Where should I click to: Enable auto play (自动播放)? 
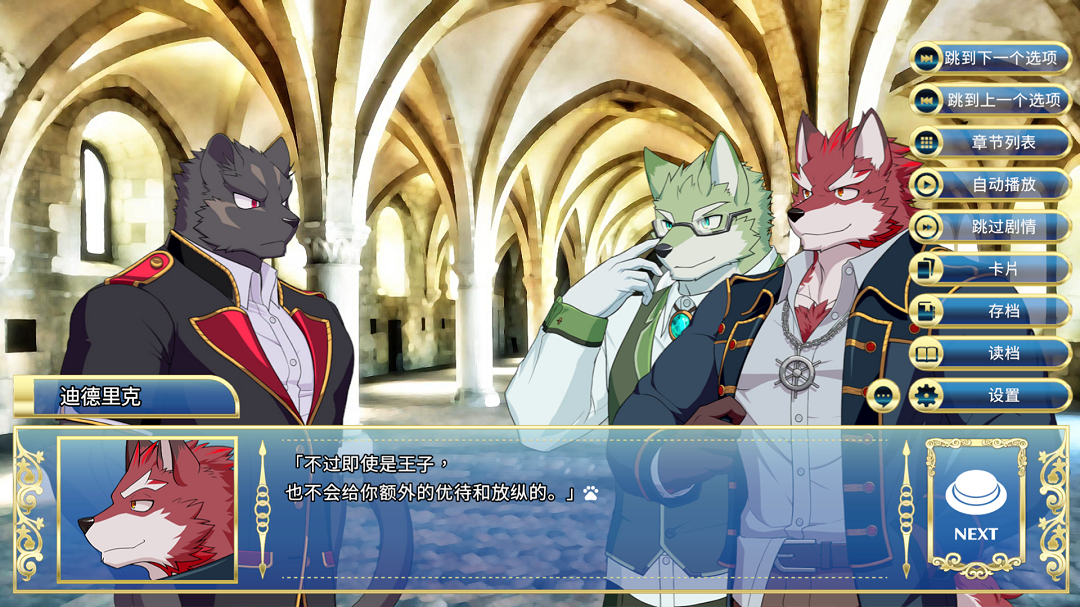[x=990, y=184]
